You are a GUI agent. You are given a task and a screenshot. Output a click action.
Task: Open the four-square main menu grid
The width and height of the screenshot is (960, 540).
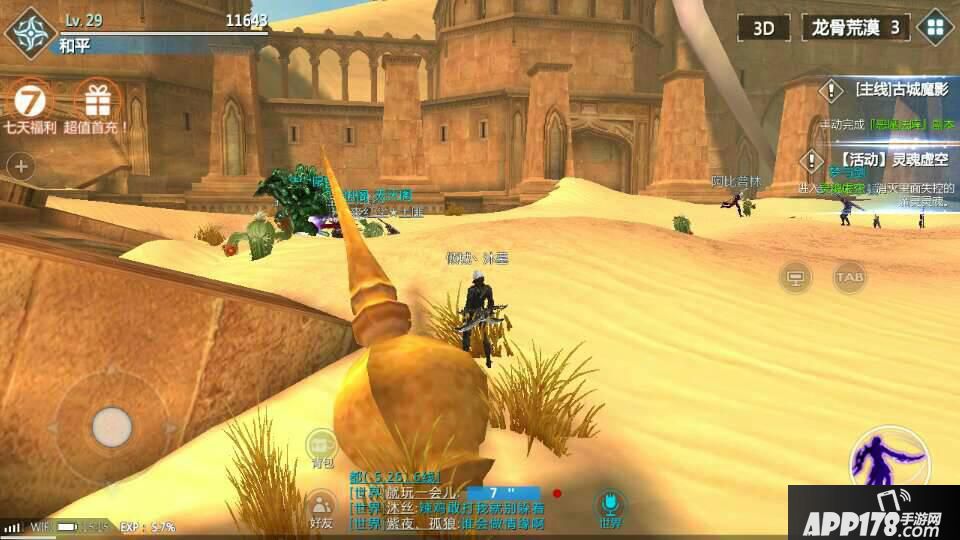pyautogui.click(x=936, y=28)
